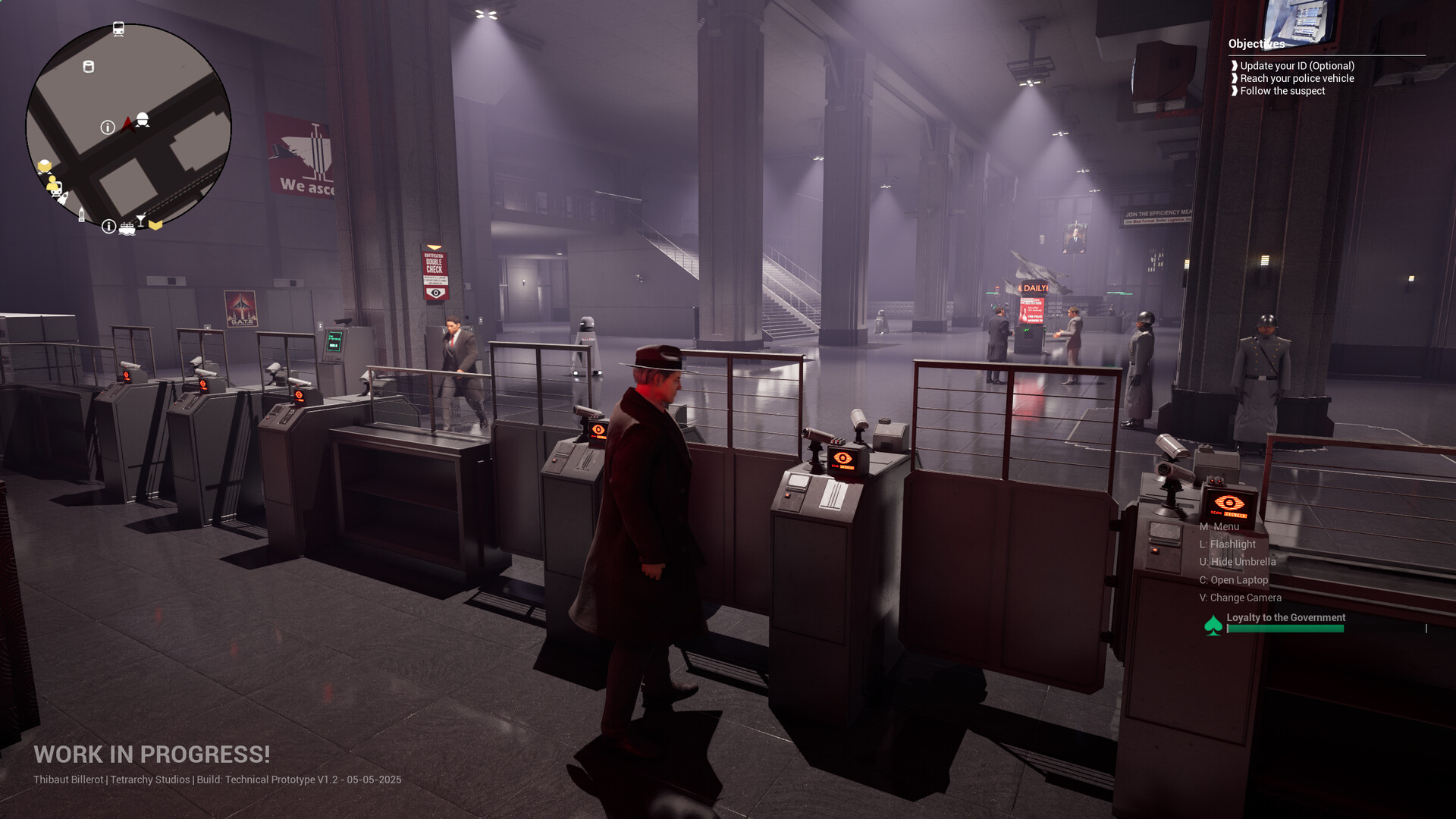This screenshot has height=819, width=1456.
Task: Select the 'Reach your police vehicle' objective
Action: [x=1297, y=78]
